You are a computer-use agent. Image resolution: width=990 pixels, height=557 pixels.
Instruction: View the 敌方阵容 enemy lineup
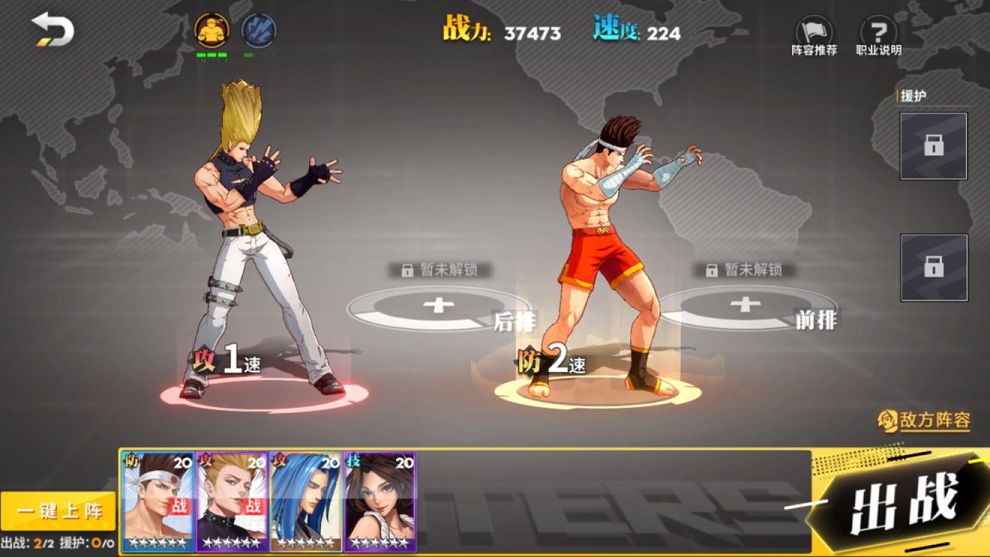click(x=924, y=421)
